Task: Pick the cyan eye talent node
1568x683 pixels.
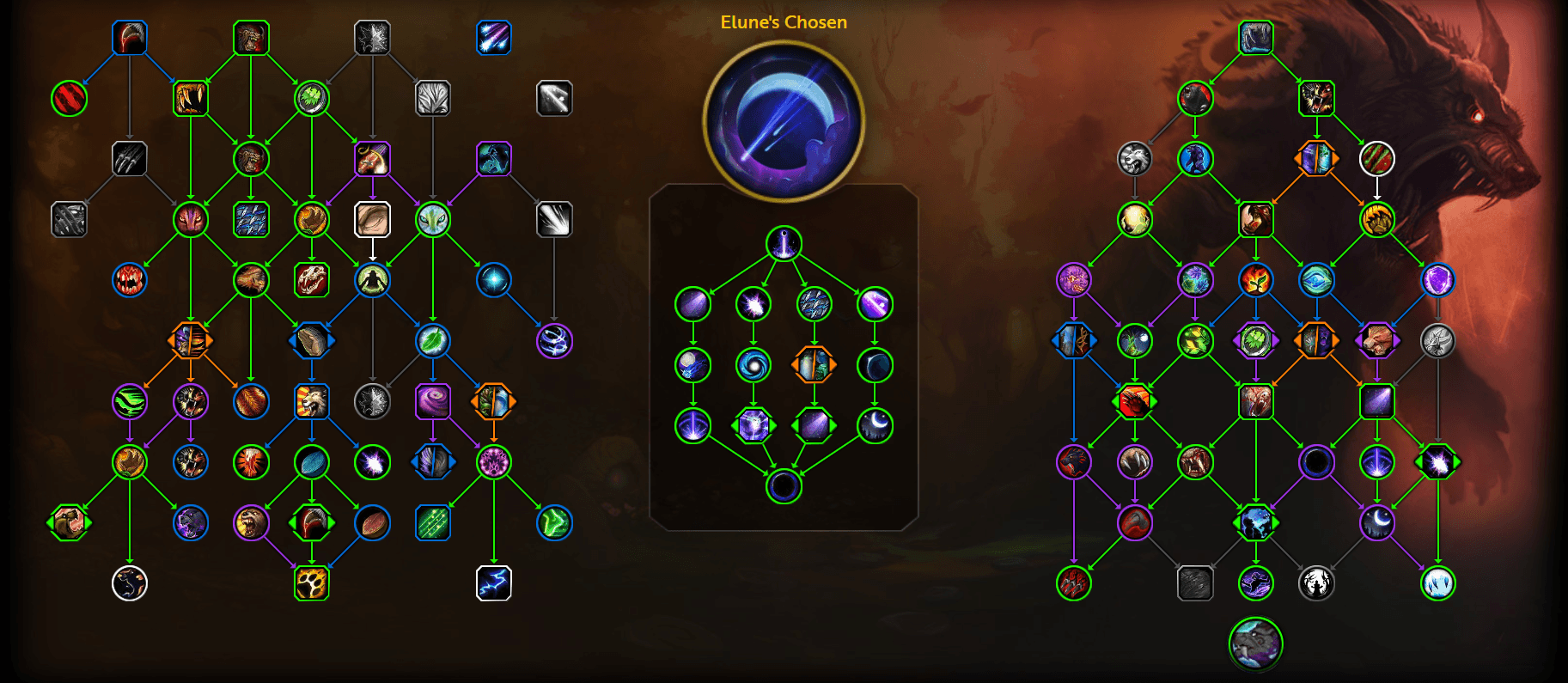Action: click(1316, 280)
